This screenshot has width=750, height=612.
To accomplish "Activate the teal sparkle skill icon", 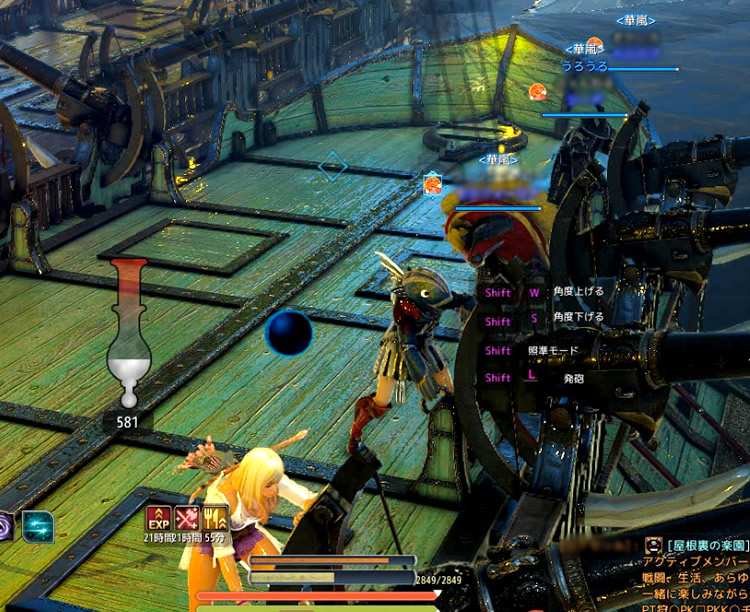I will (39, 525).
